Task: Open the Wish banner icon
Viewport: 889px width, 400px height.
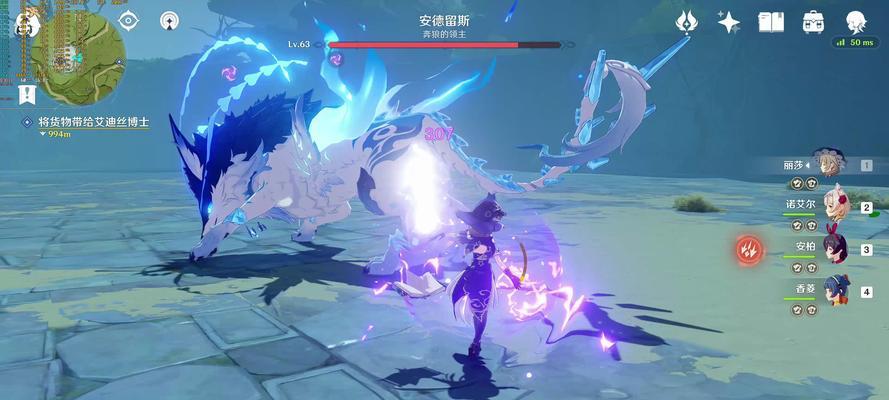Action: click(x=686, y=21)
